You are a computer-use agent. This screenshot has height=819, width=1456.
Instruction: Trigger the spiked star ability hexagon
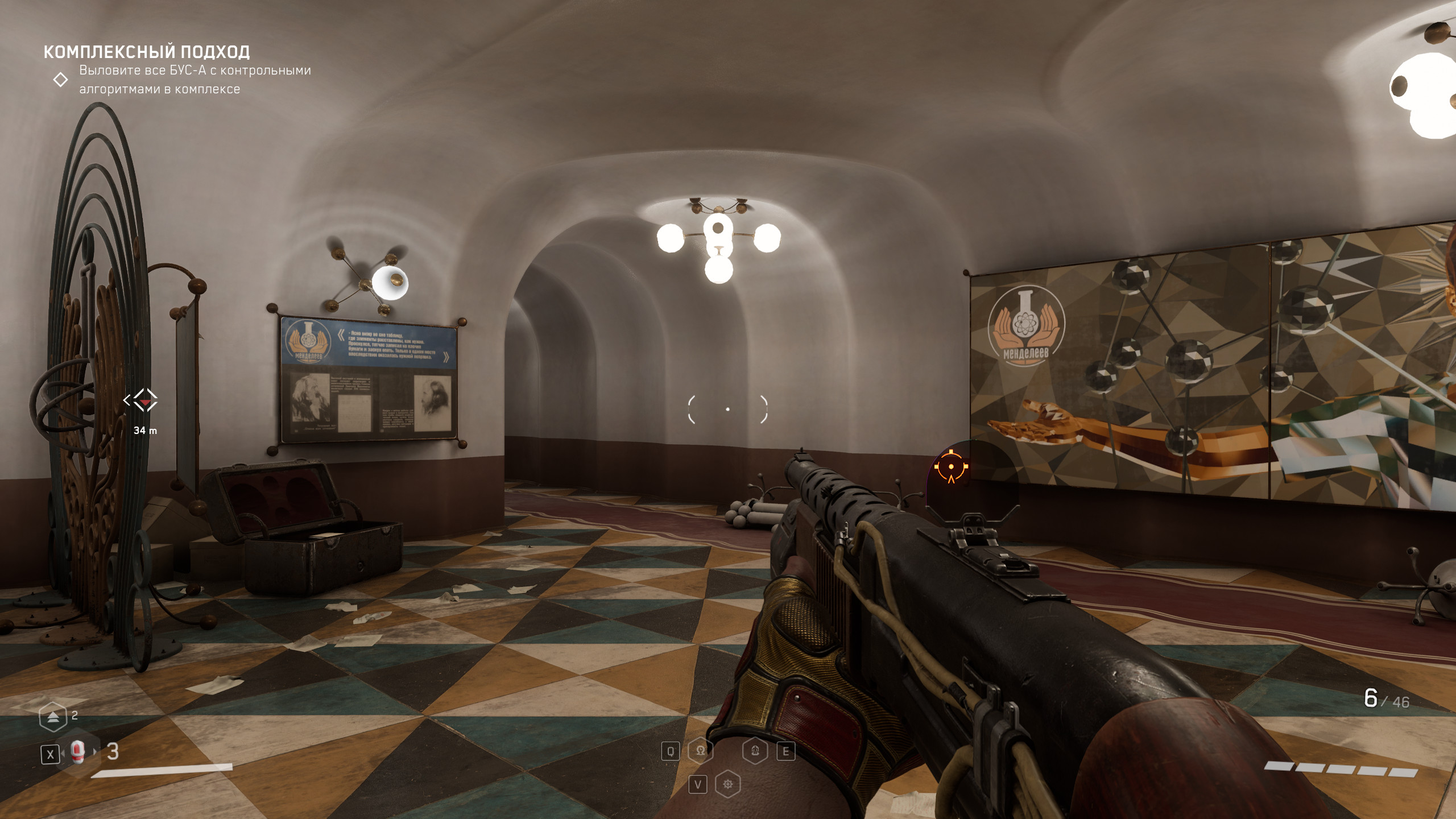pos(728,785)
